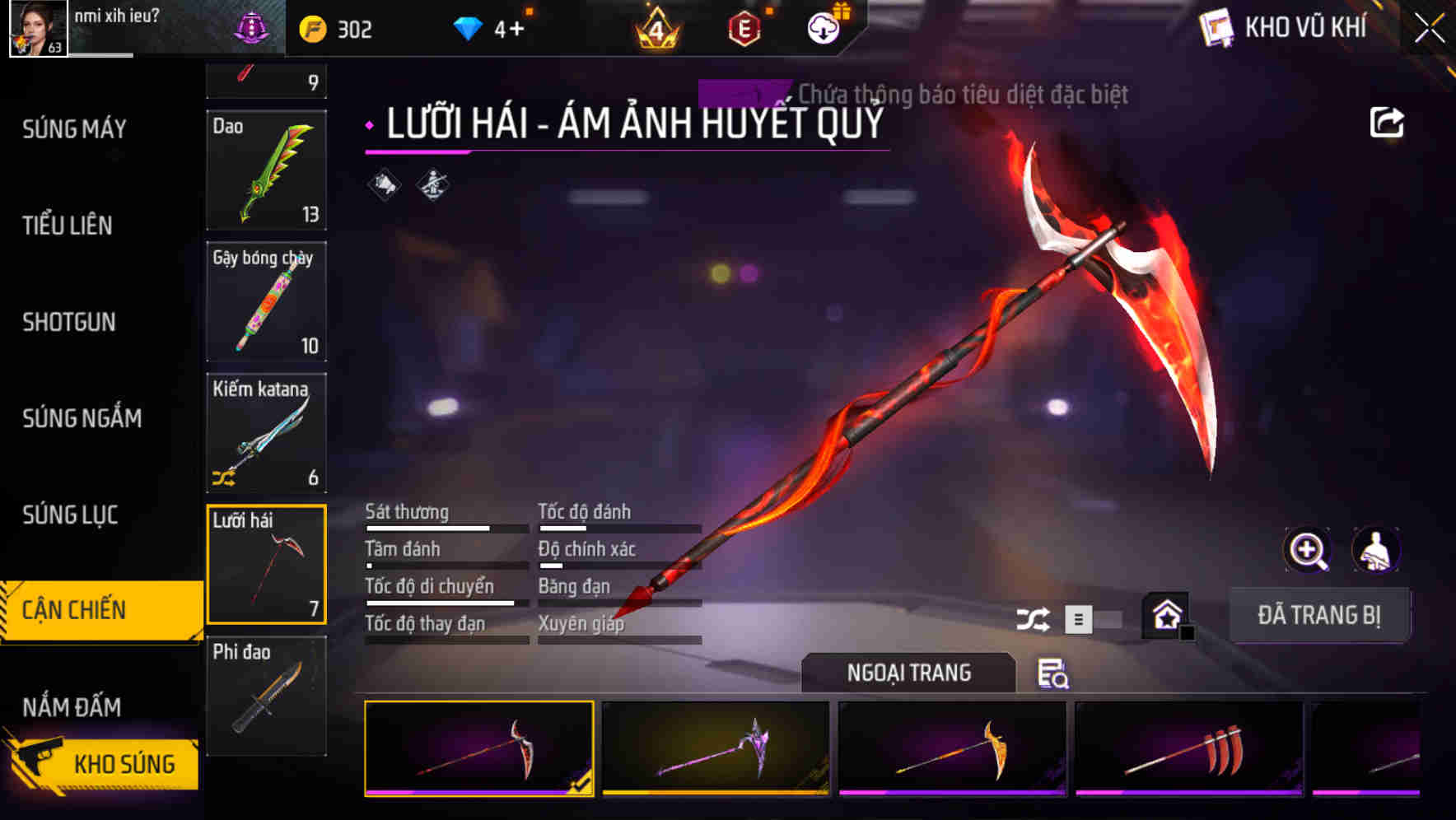Open the E event badge at top bar
The height and width of the screenshot is (820, 1456).
tap(744, 27)
